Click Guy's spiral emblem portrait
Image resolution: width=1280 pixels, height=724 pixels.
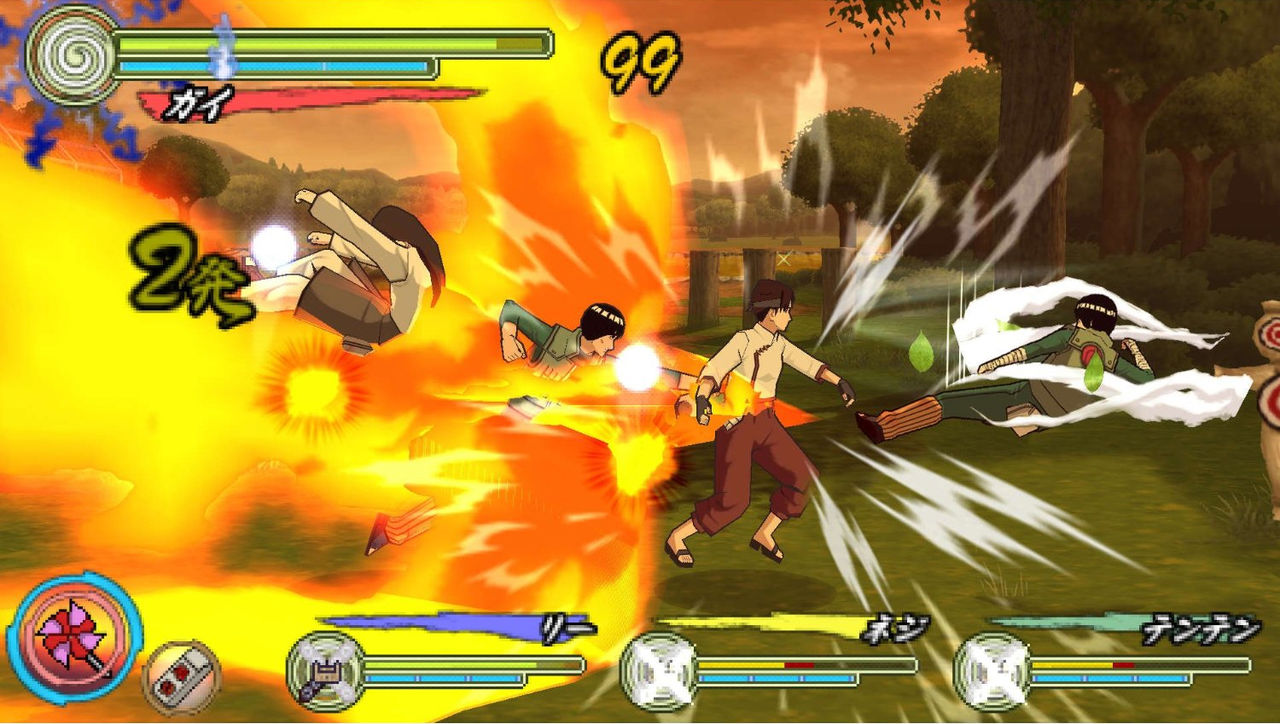coord(68,55)
